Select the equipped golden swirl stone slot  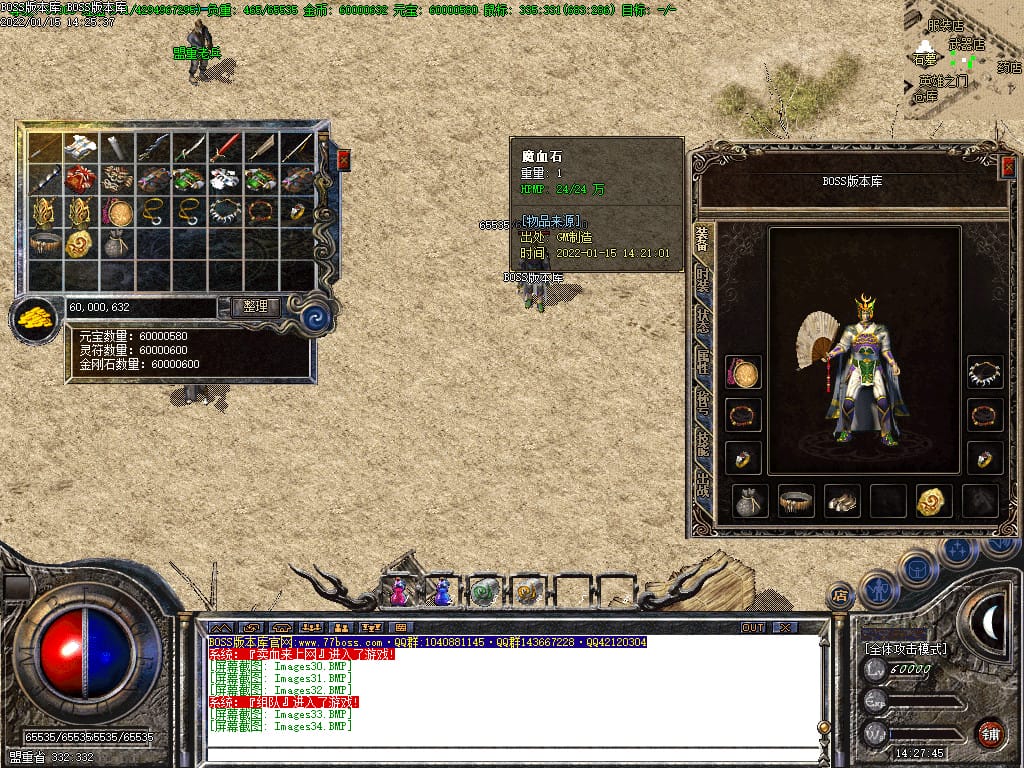[x=933, y=500]
